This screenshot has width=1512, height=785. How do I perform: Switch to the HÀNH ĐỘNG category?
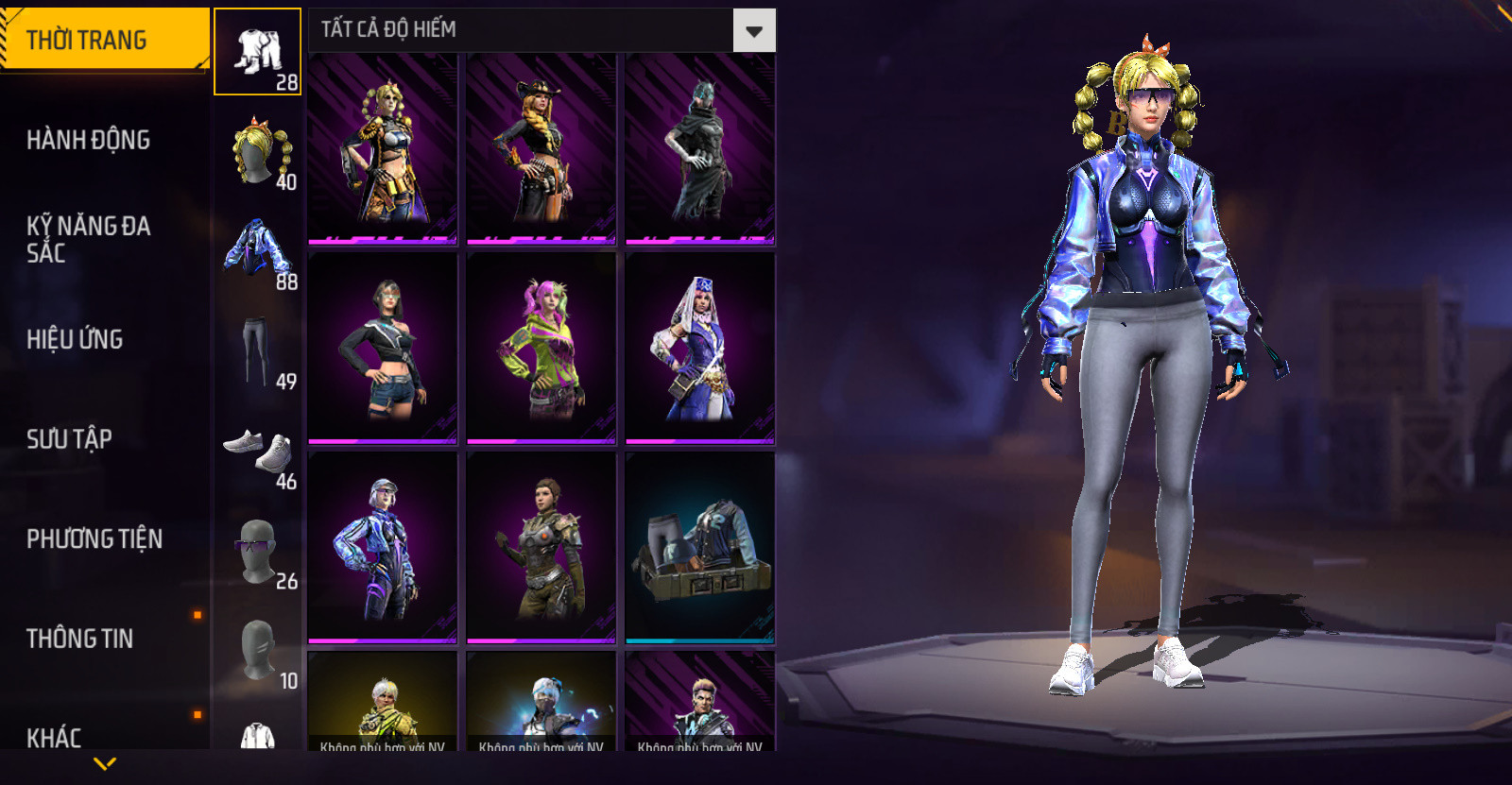(x=89, y=140)
